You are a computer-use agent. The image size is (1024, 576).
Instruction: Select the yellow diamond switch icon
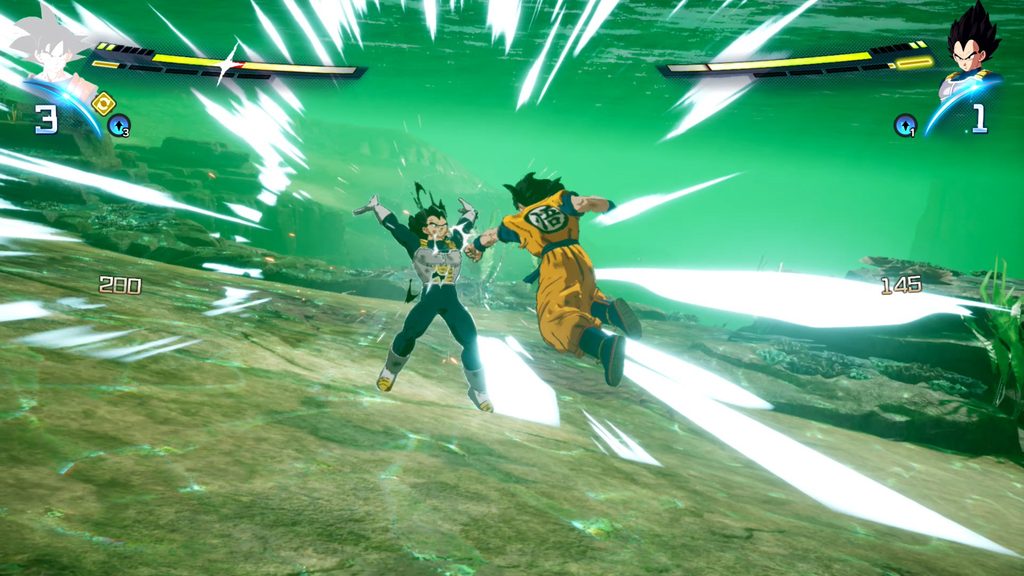click(103, 102)
